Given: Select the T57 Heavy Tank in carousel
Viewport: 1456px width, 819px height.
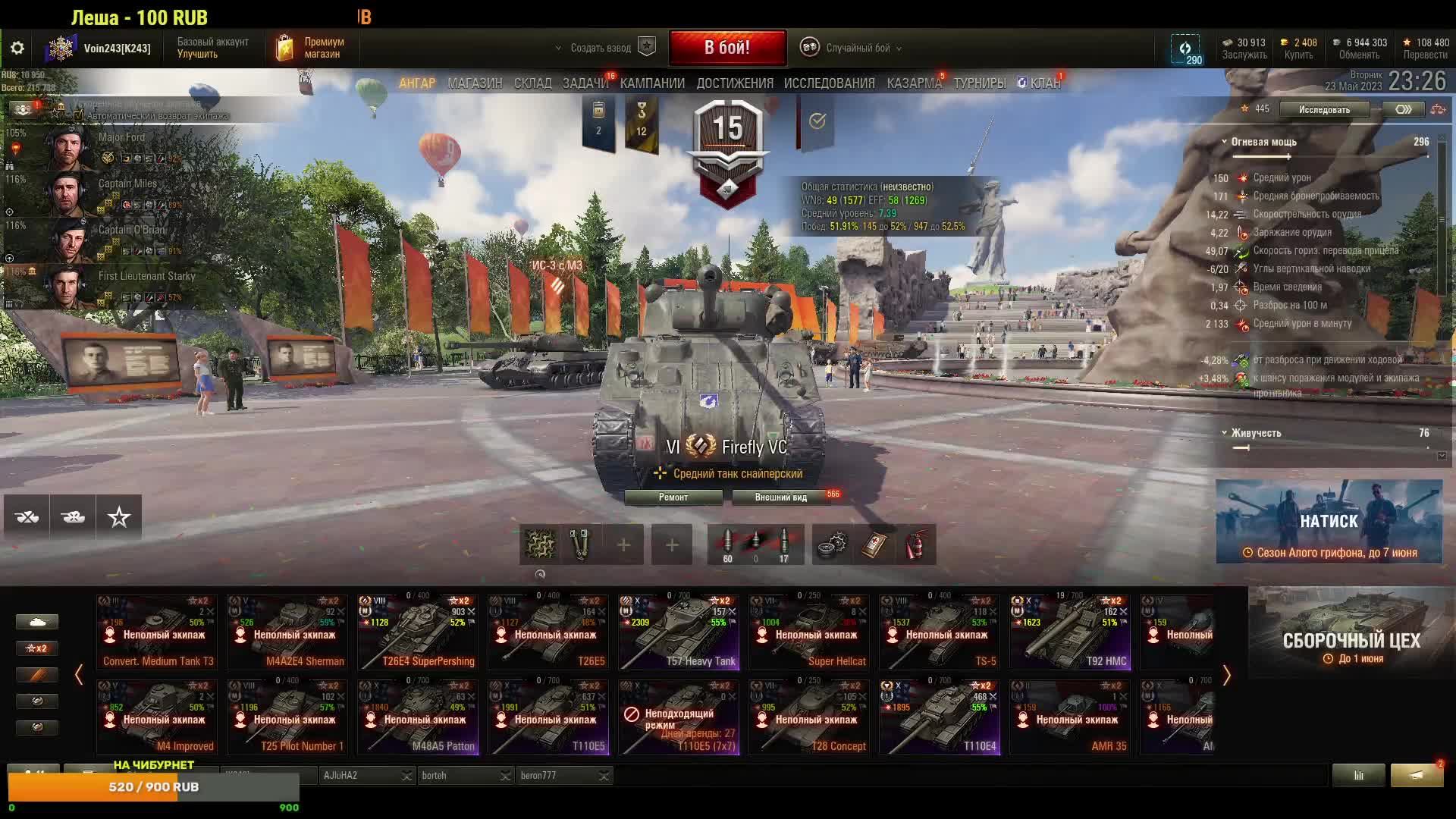Looking at the screenshot, I should (677, 632).
